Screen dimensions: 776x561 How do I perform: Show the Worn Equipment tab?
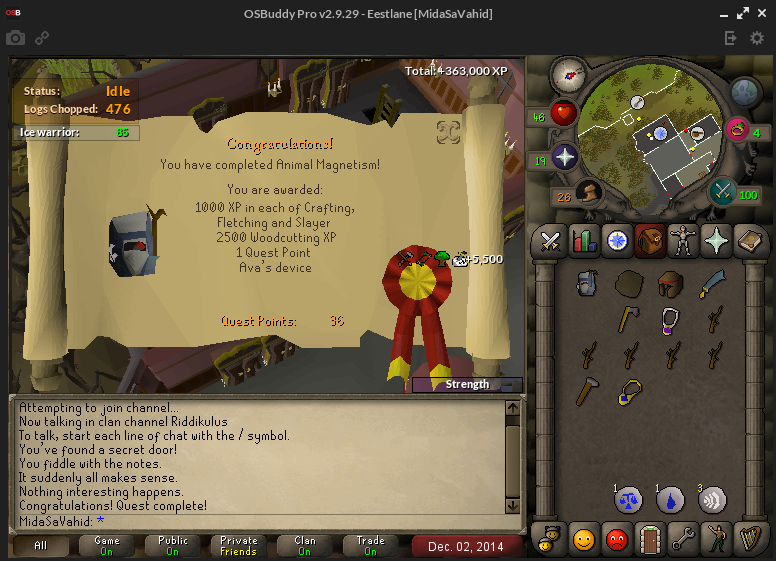[x=684, y=241]
